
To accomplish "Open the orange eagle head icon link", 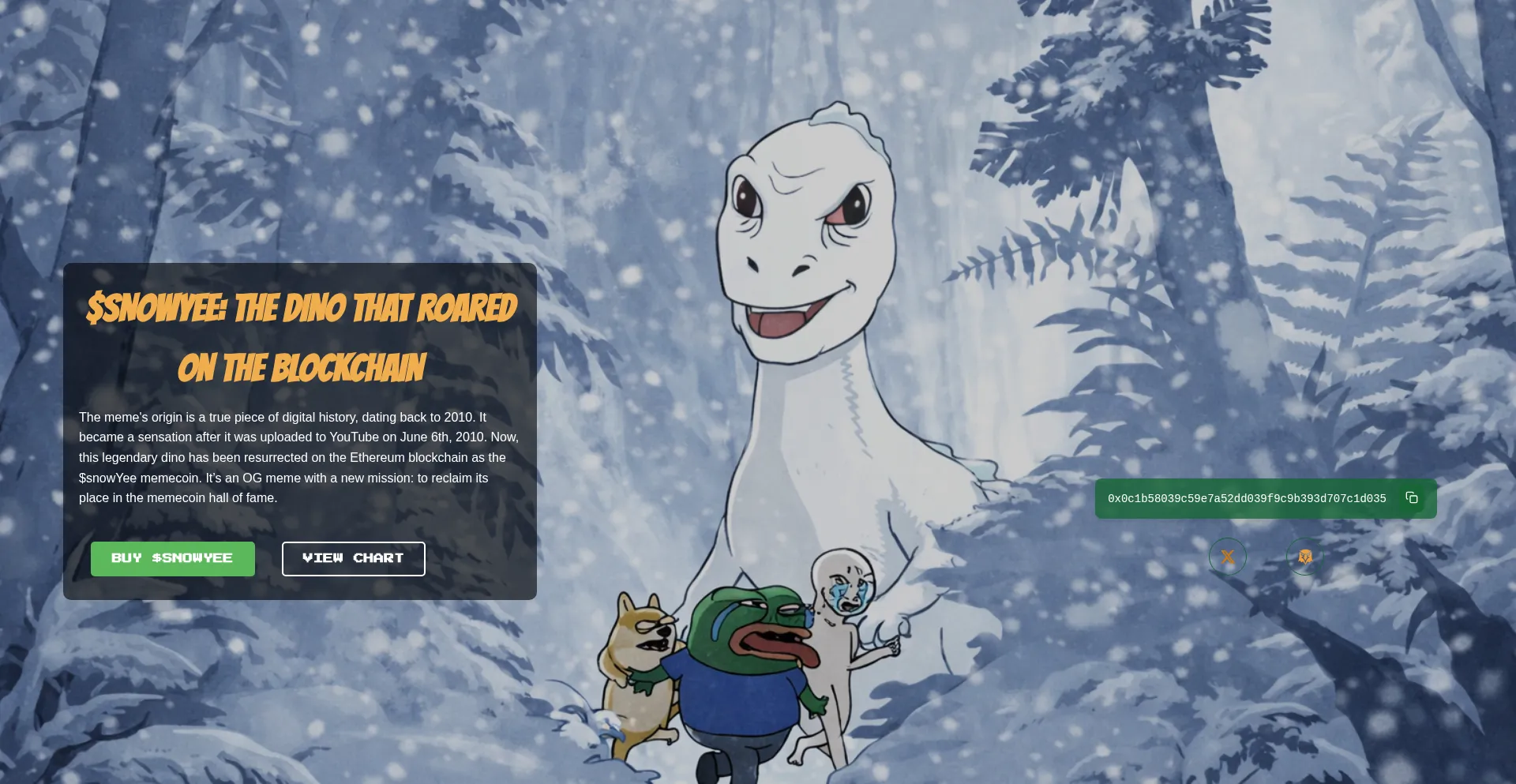I will [1305, 557].
